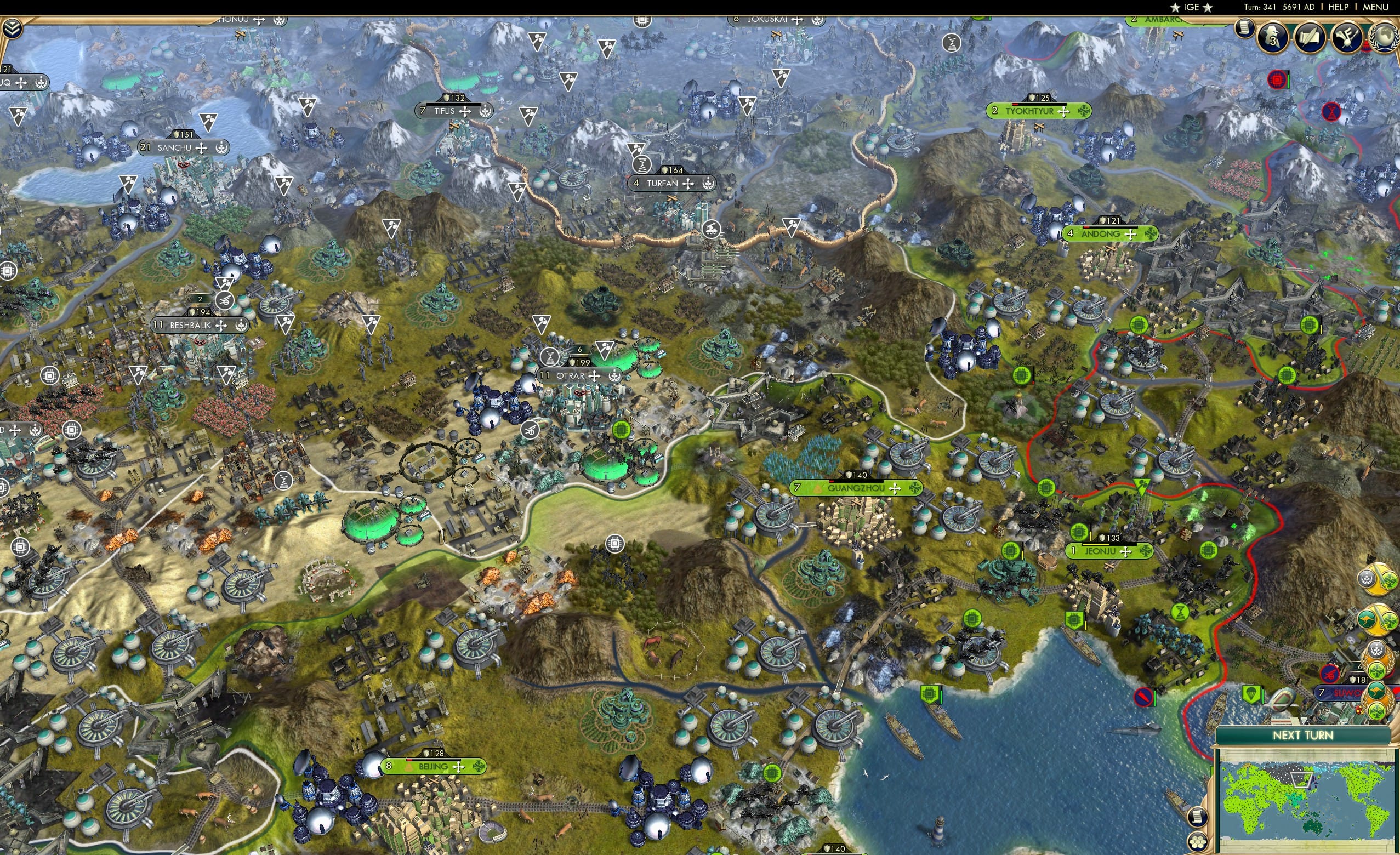Viewport: 1400px width, 855px height.
Task: Open the IGE editor from the top bar
Action: pos(1191,7)
